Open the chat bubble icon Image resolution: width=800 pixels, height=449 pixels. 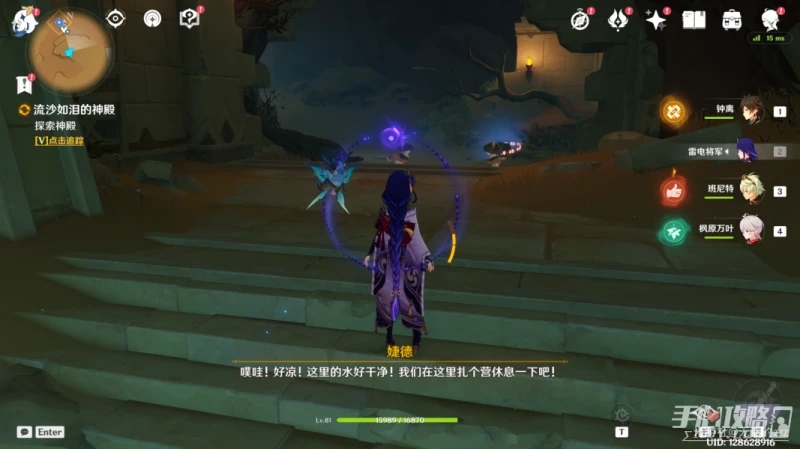tap(23, 432)
